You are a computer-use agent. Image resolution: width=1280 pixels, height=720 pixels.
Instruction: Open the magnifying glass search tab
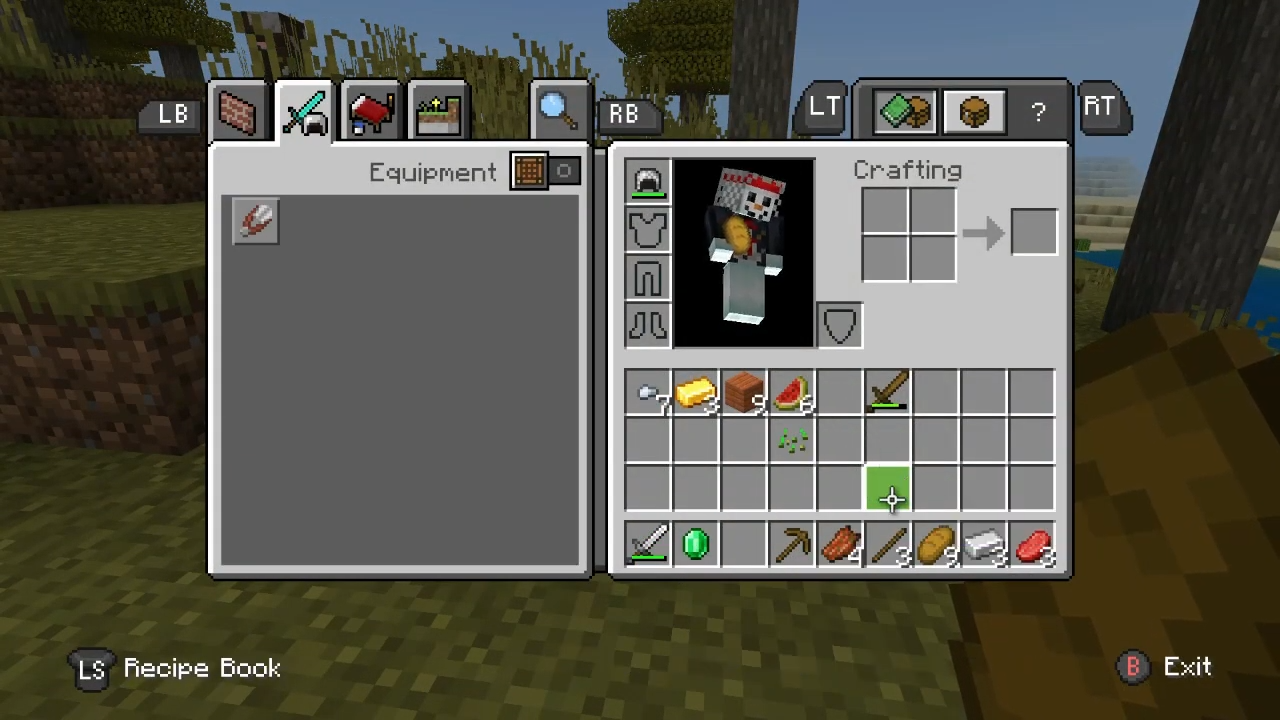click(557, 110)
